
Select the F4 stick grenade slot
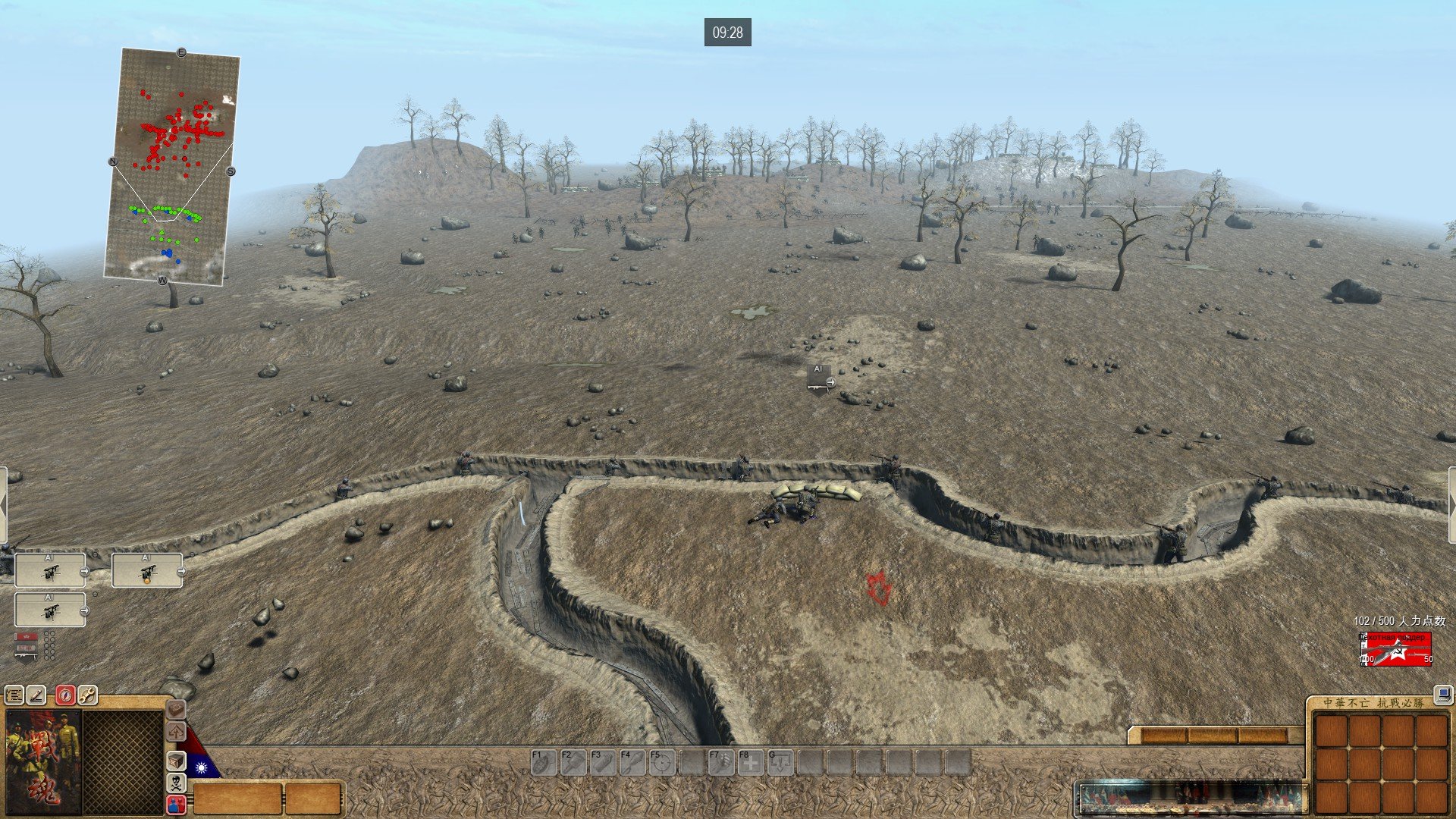tap(632, 762)
